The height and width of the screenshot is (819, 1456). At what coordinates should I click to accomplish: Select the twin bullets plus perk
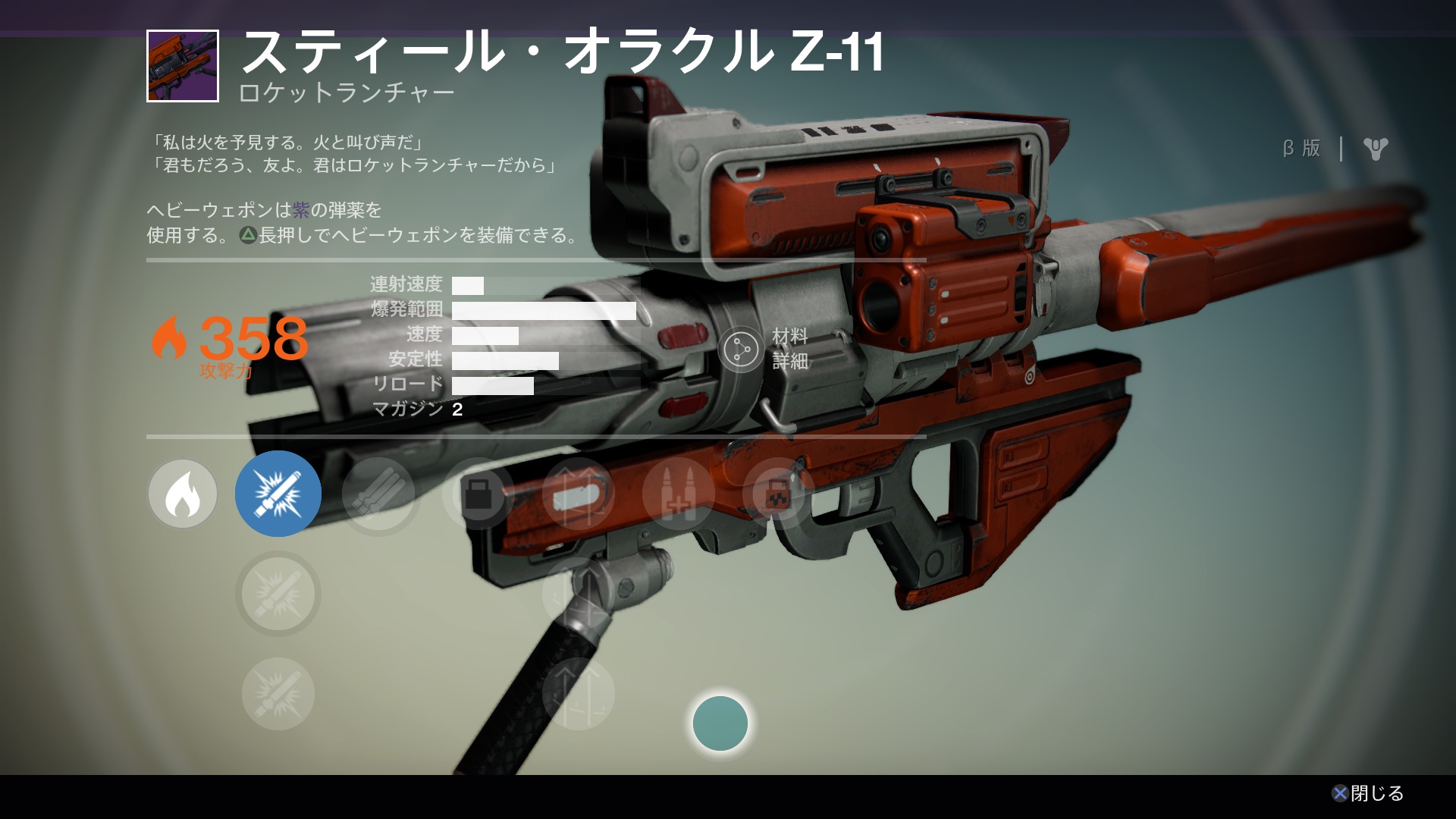pyautogui.click(x=678, y=494)
